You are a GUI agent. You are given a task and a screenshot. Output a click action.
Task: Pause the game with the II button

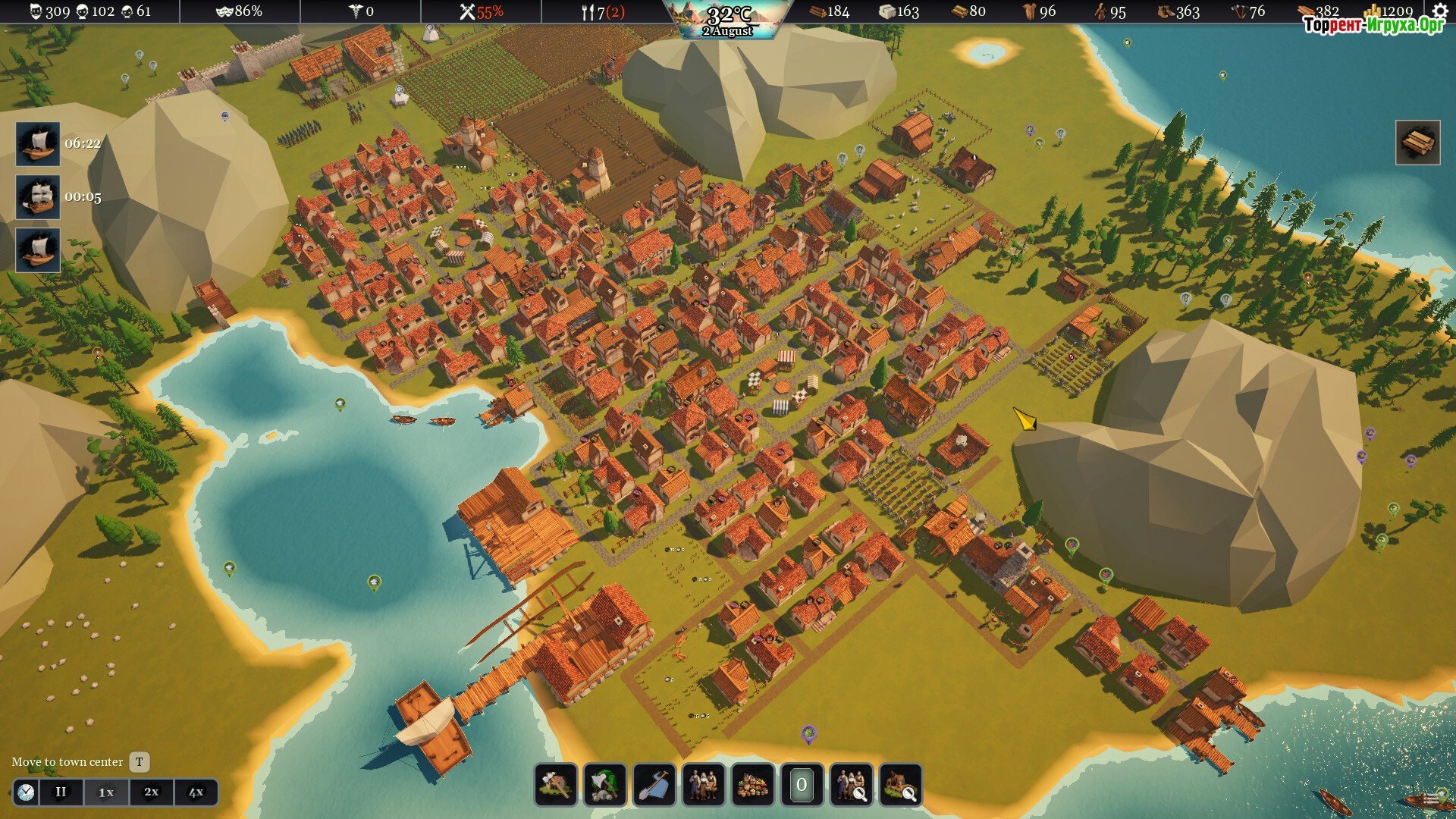61,792
